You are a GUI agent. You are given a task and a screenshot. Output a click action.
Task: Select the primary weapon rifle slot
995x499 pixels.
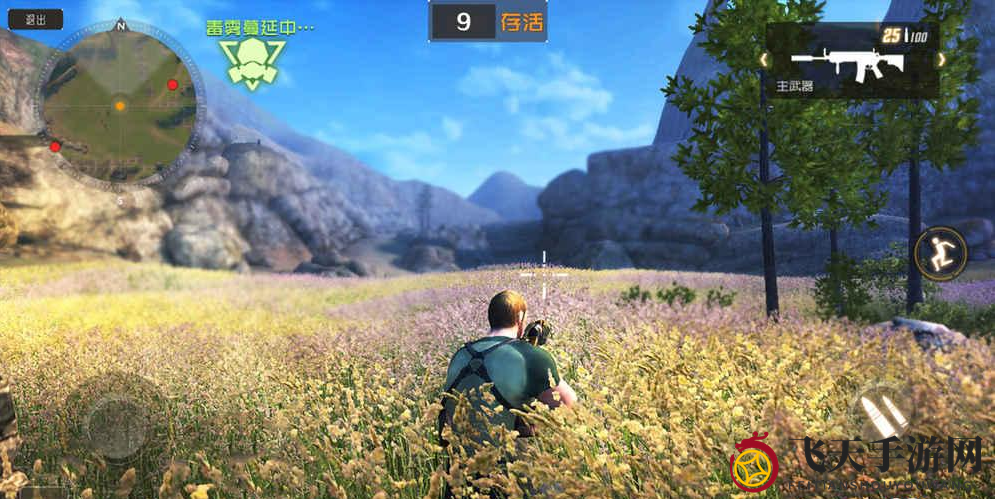click(848, 63)
